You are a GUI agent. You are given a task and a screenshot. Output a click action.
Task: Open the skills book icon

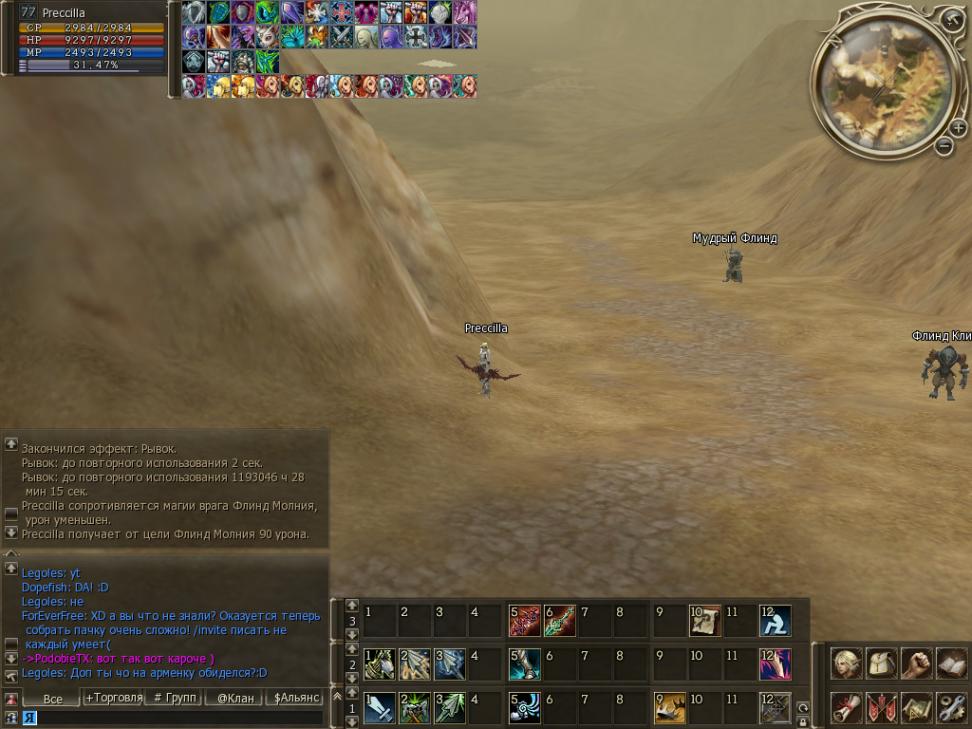tap(951, 663)
